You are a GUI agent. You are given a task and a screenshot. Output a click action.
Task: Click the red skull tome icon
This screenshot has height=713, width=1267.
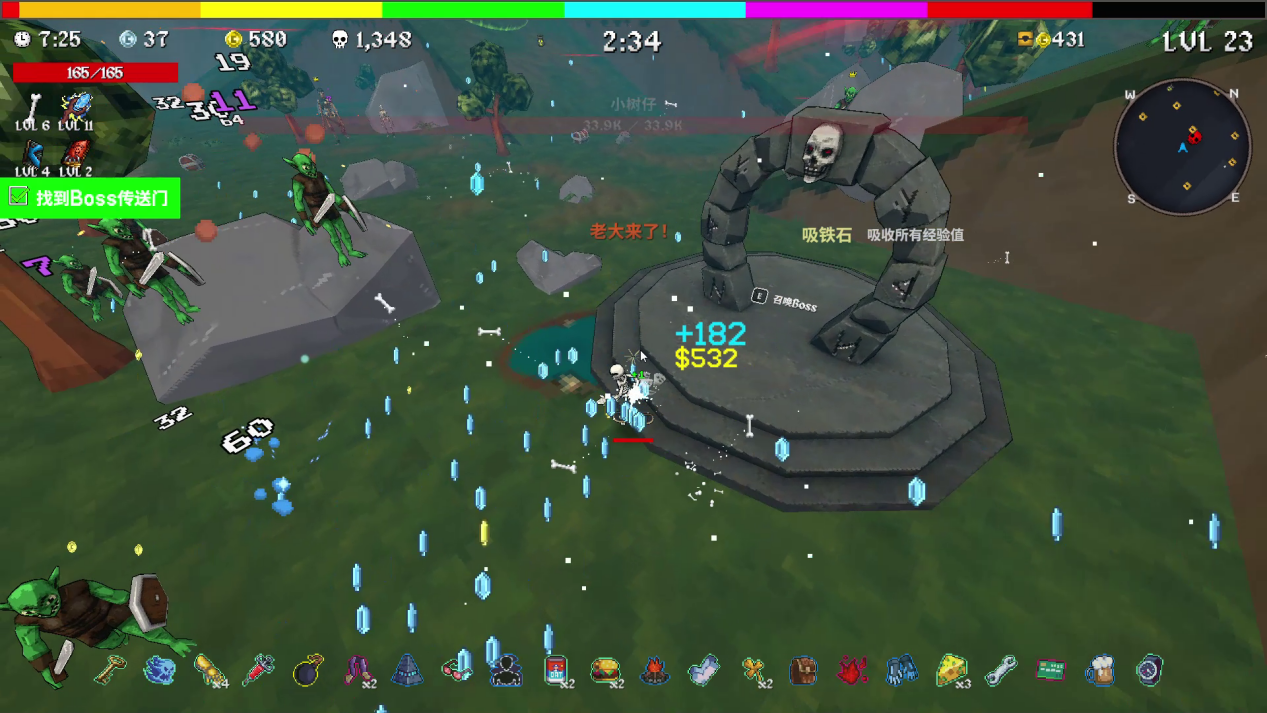pos(76,154)
